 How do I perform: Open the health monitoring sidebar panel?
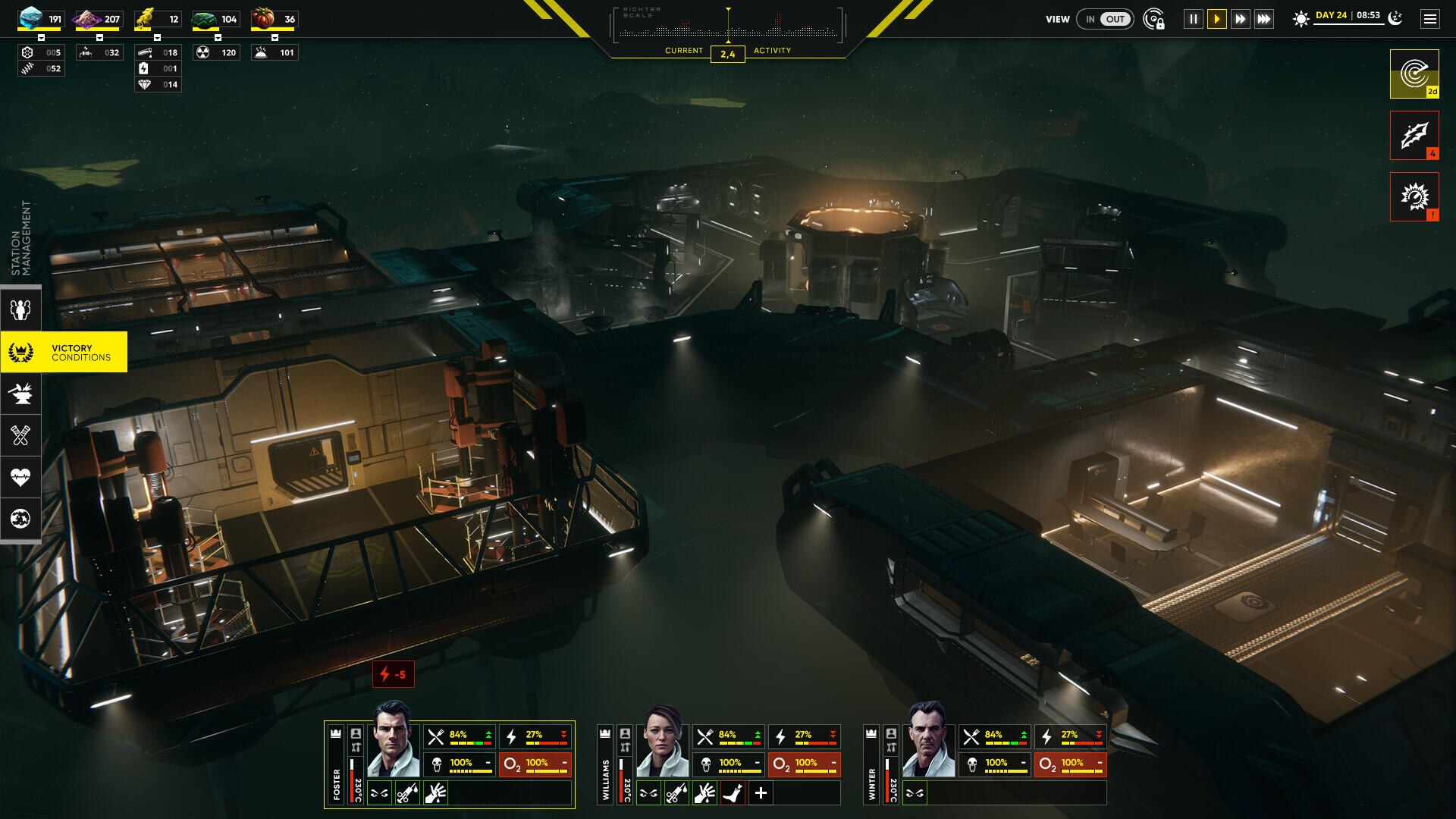click(20, 477)
